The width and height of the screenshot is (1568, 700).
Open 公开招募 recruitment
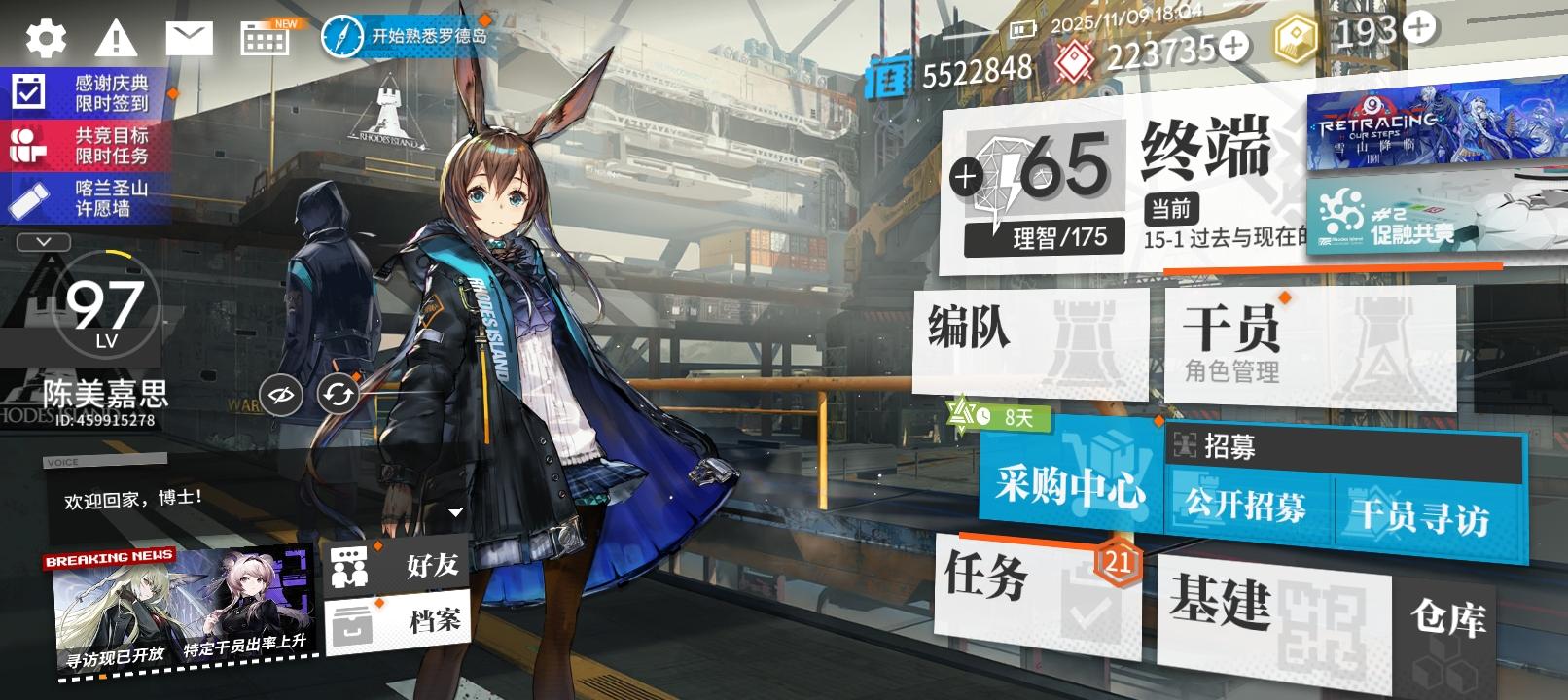1243,506
